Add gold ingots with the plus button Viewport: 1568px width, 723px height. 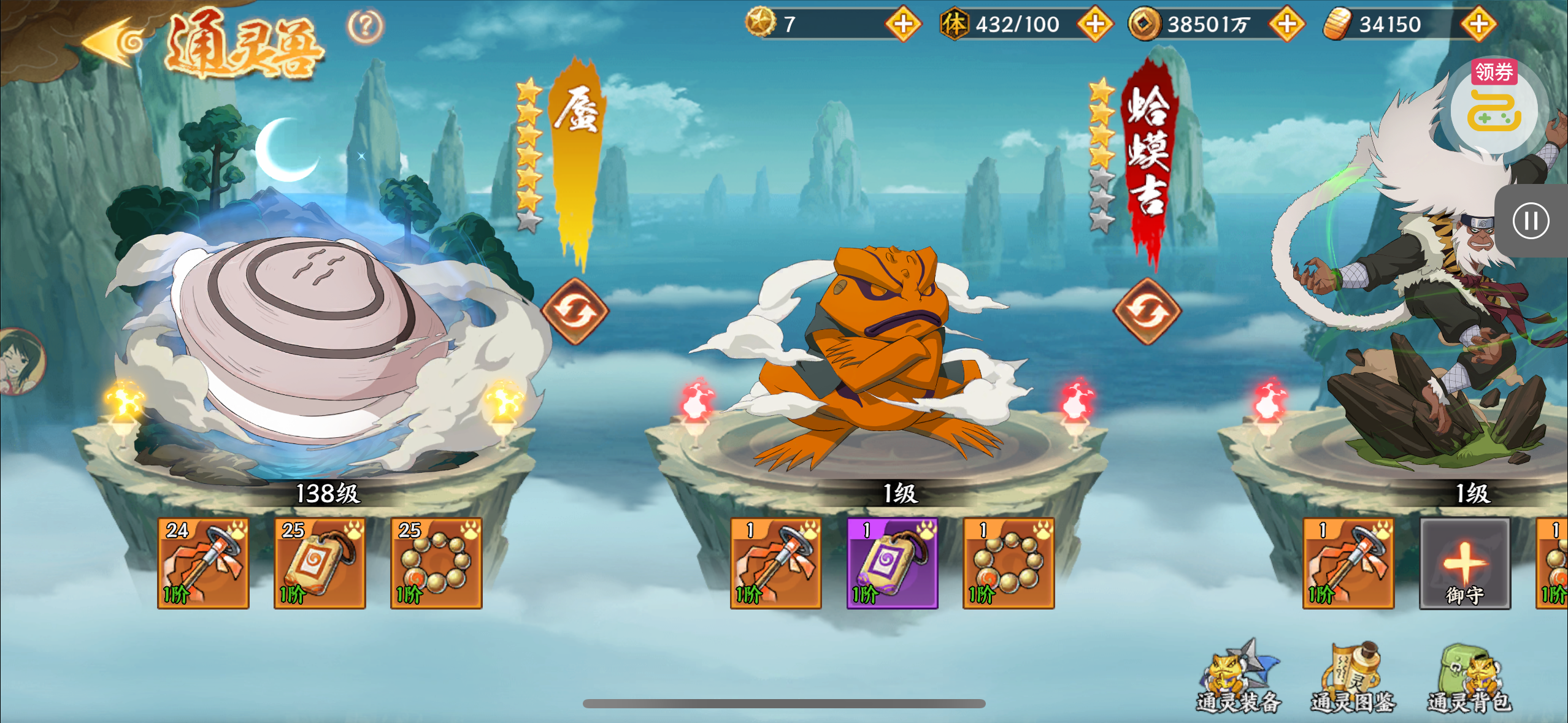(x=1478, y=24)
